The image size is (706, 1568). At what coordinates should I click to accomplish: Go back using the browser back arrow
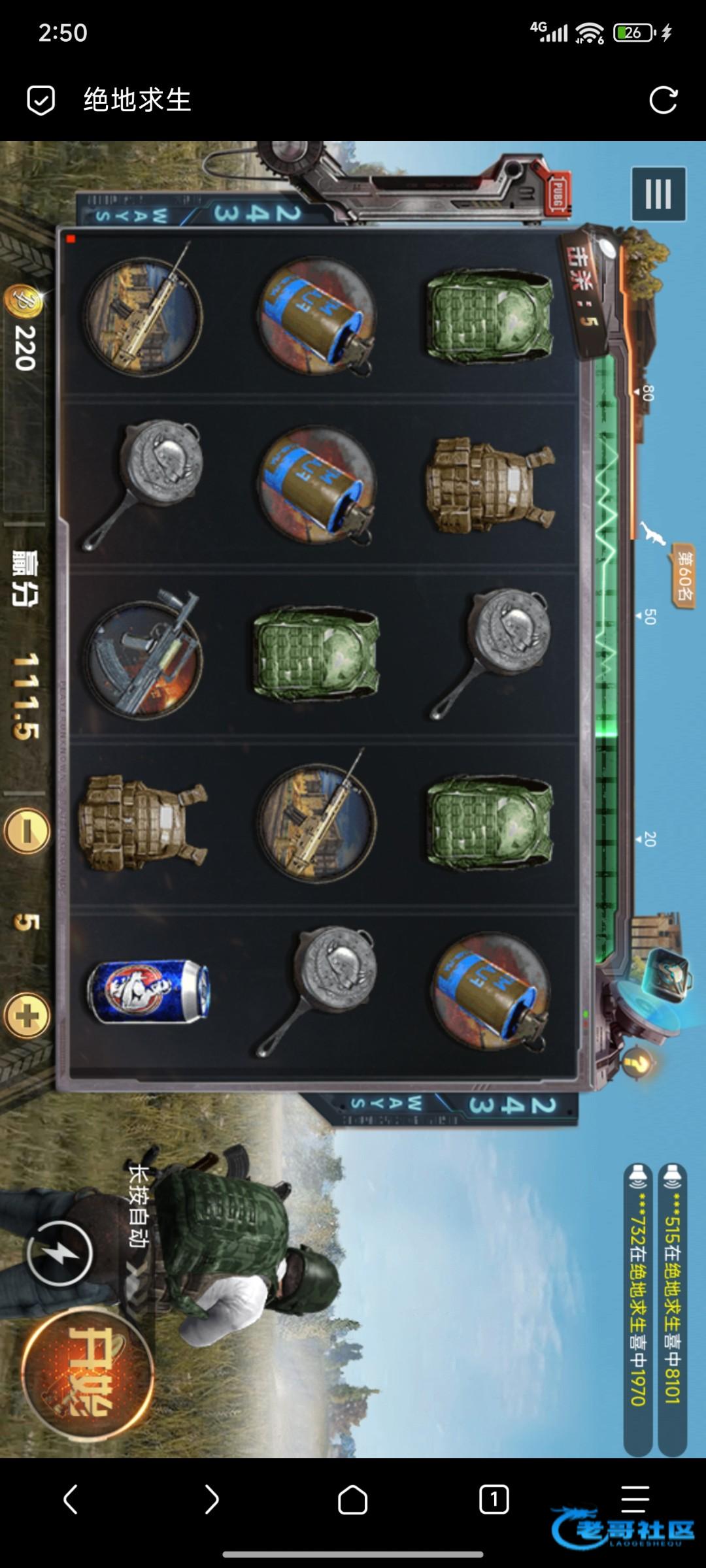click(x=71, y=1499)
